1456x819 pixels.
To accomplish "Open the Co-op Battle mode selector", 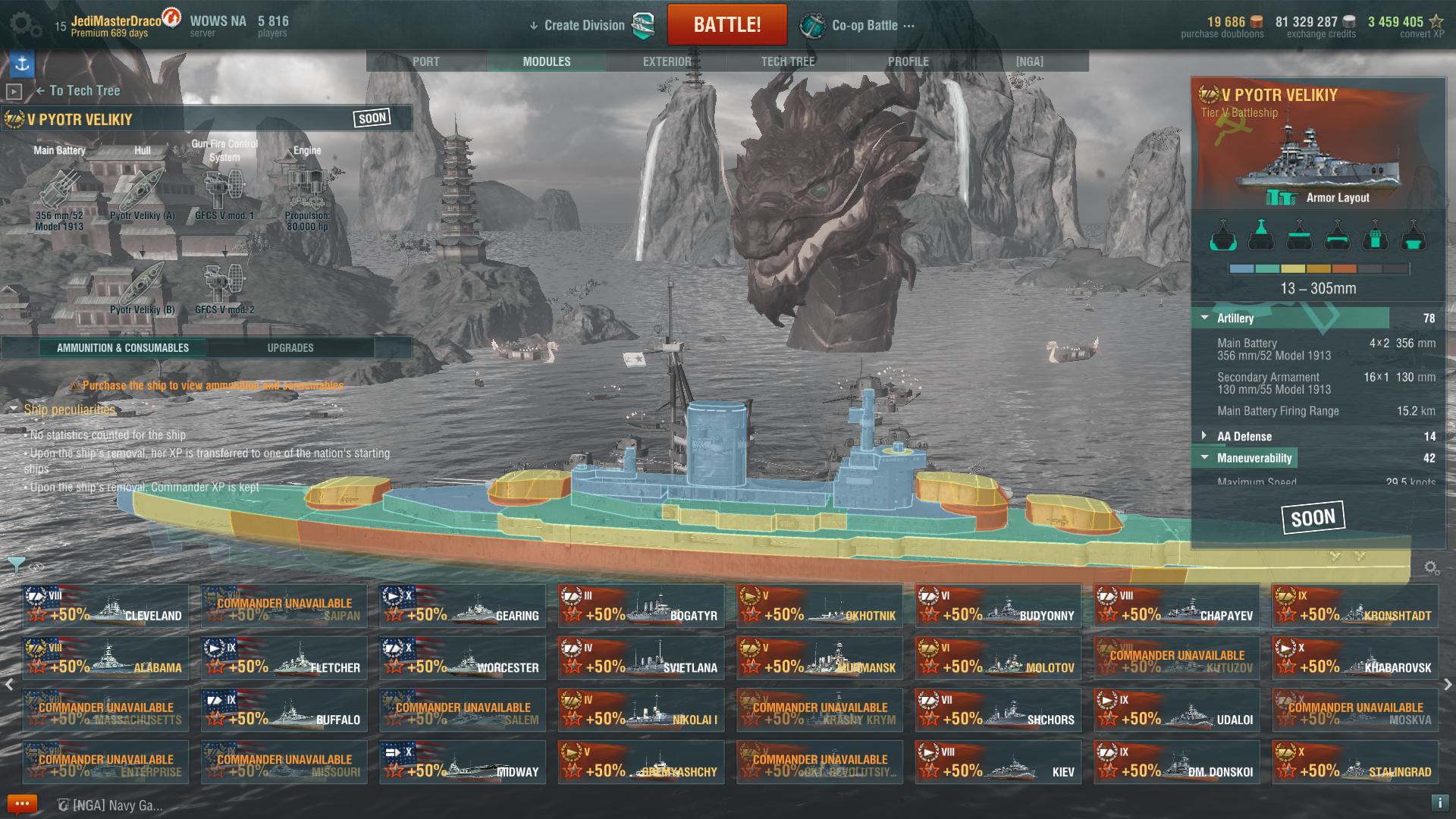I will pyautogui.click(x=864, y=25).
